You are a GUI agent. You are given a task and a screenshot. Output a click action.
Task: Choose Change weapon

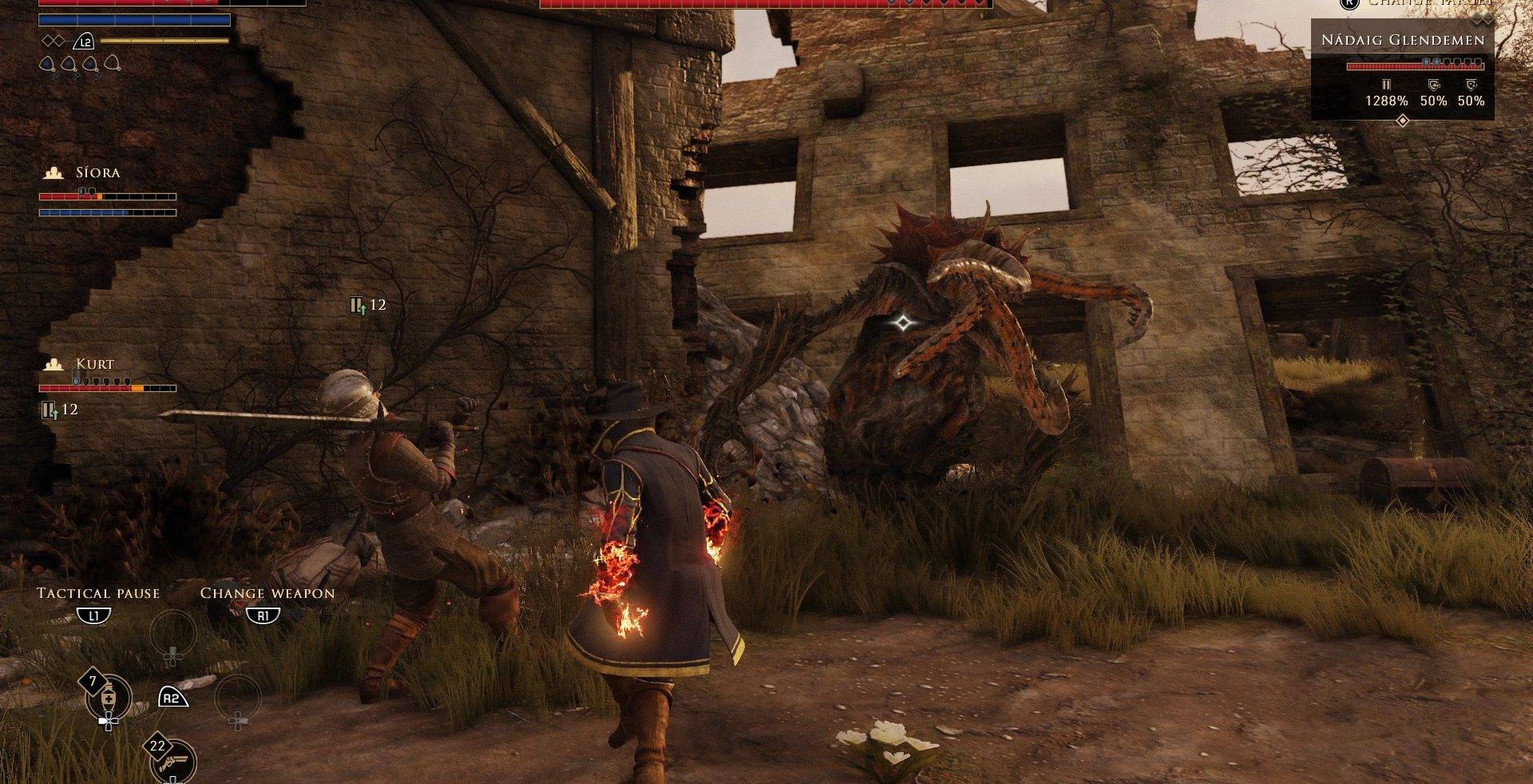tap(267, 594)
